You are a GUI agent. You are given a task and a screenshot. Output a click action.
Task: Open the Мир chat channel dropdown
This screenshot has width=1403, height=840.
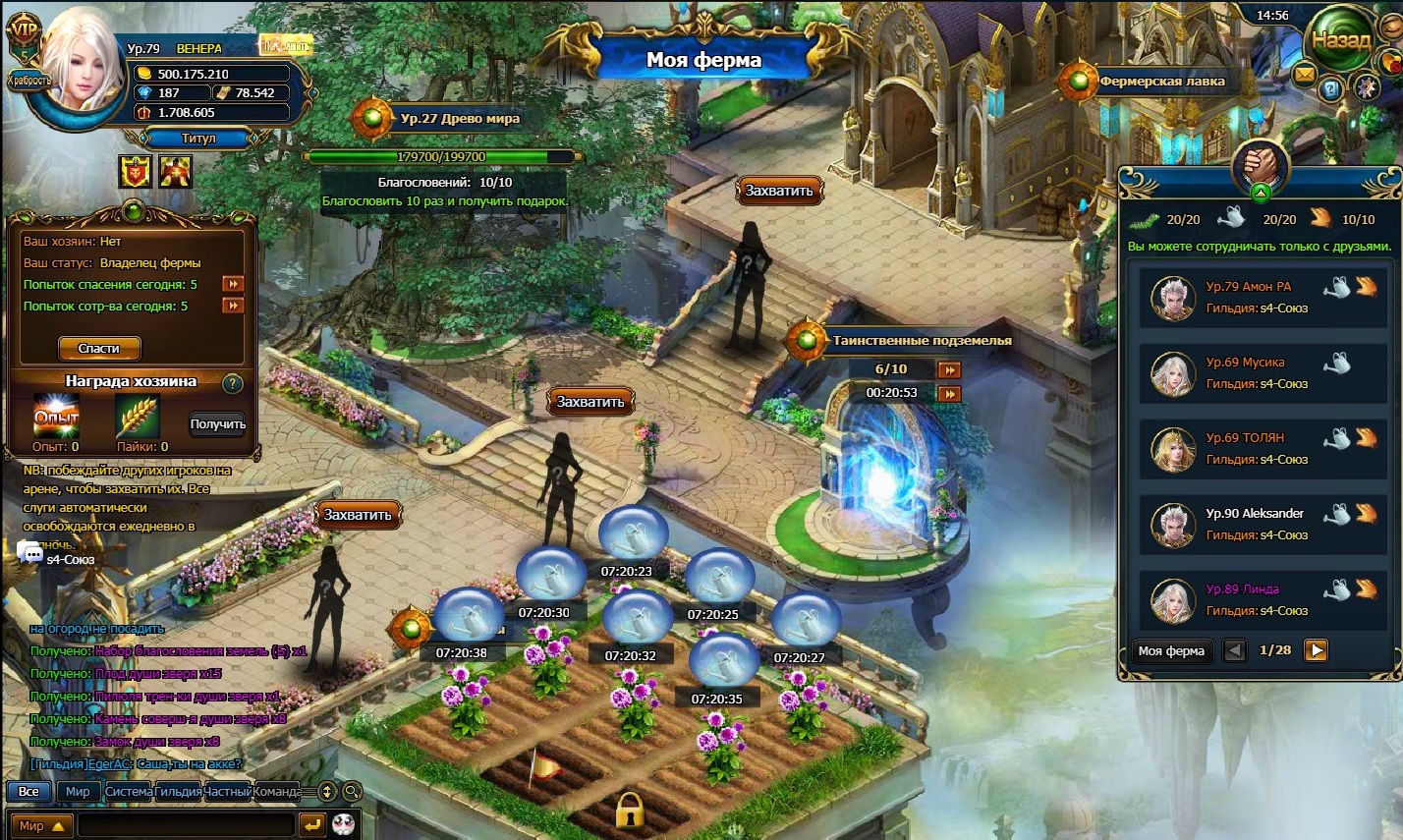(x=40, y=825)
